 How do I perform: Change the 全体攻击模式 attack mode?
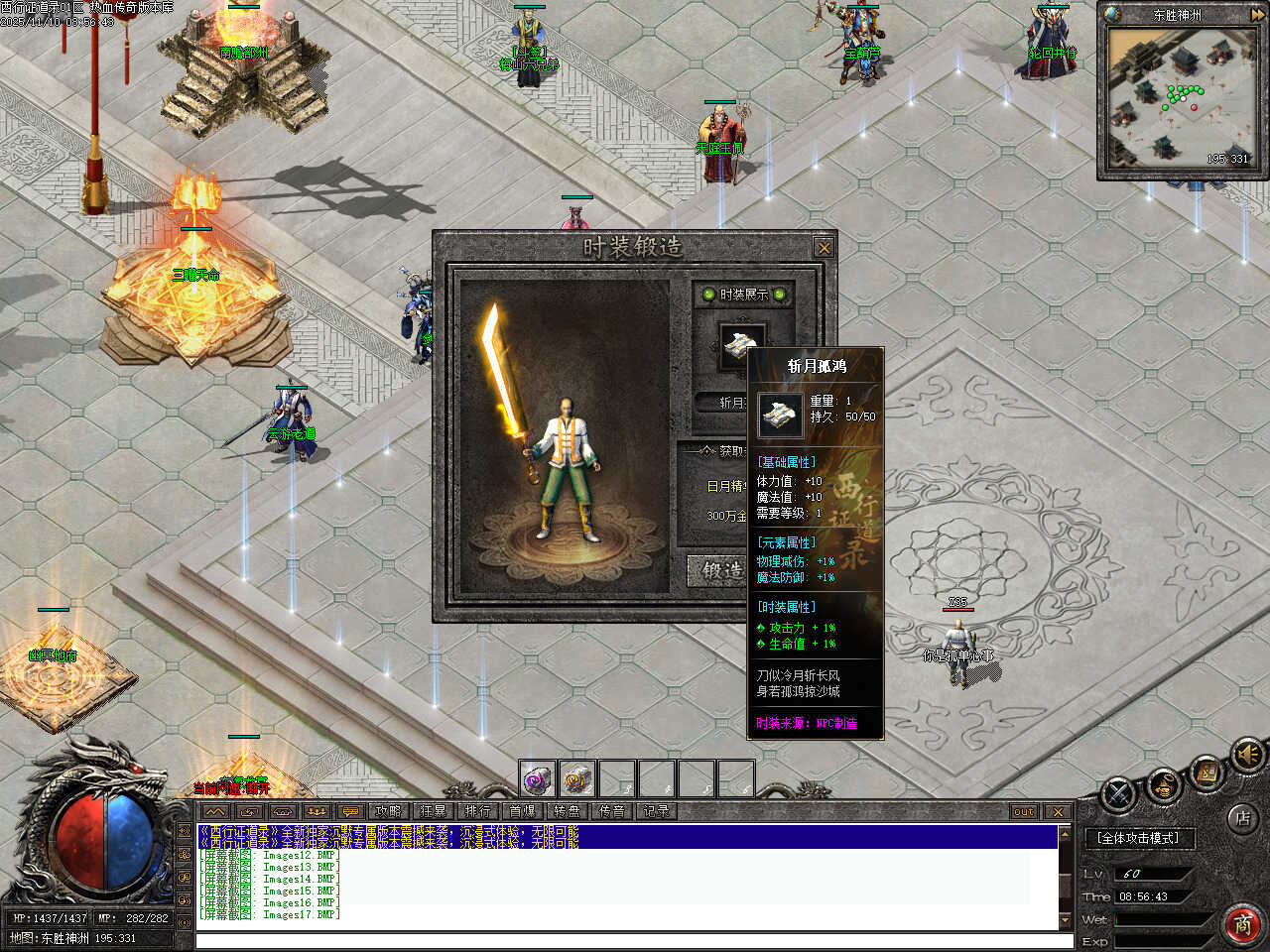point(1138,838)
